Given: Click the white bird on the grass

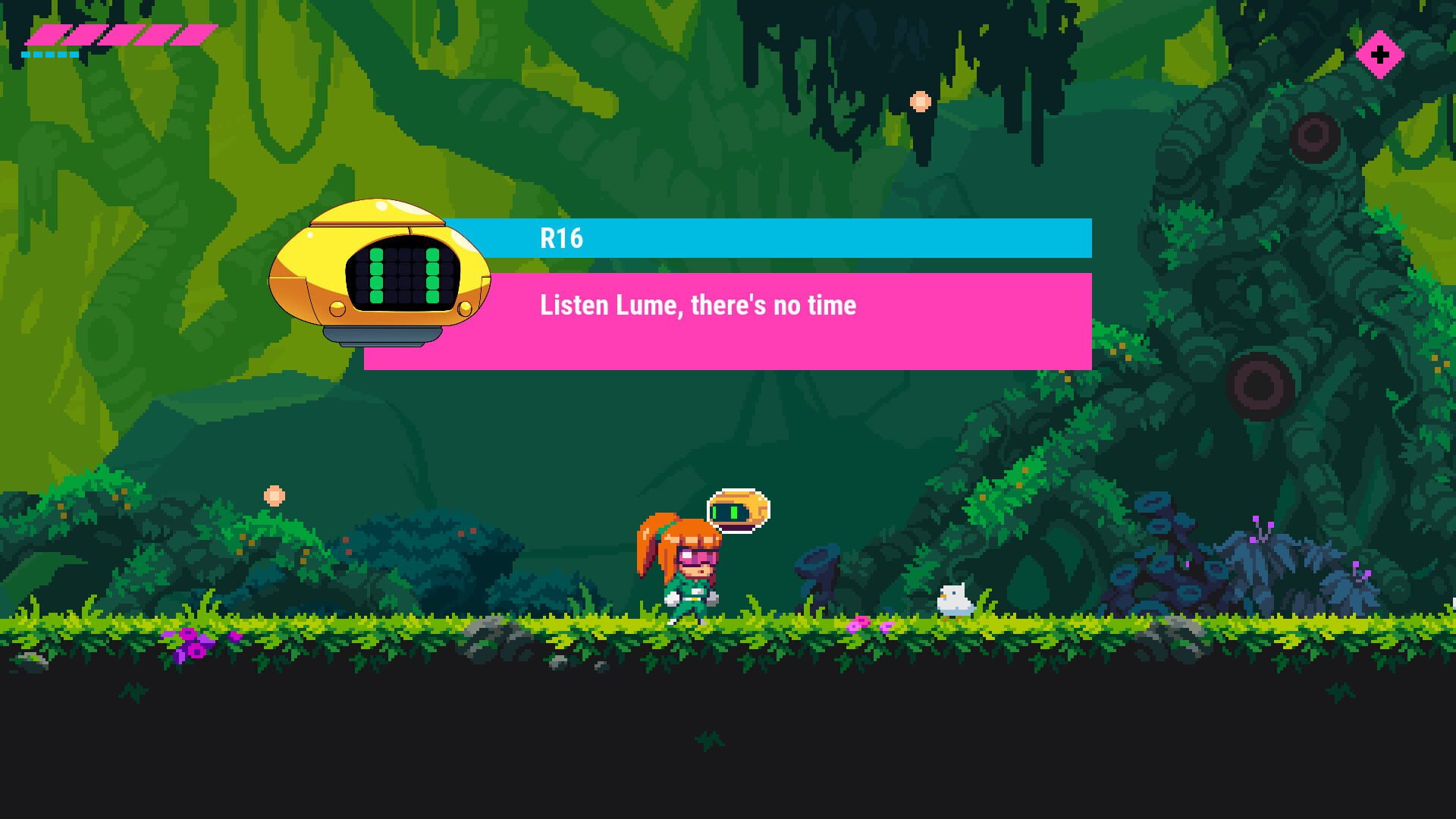Looking at the screenshot, I should pos(954,598).
